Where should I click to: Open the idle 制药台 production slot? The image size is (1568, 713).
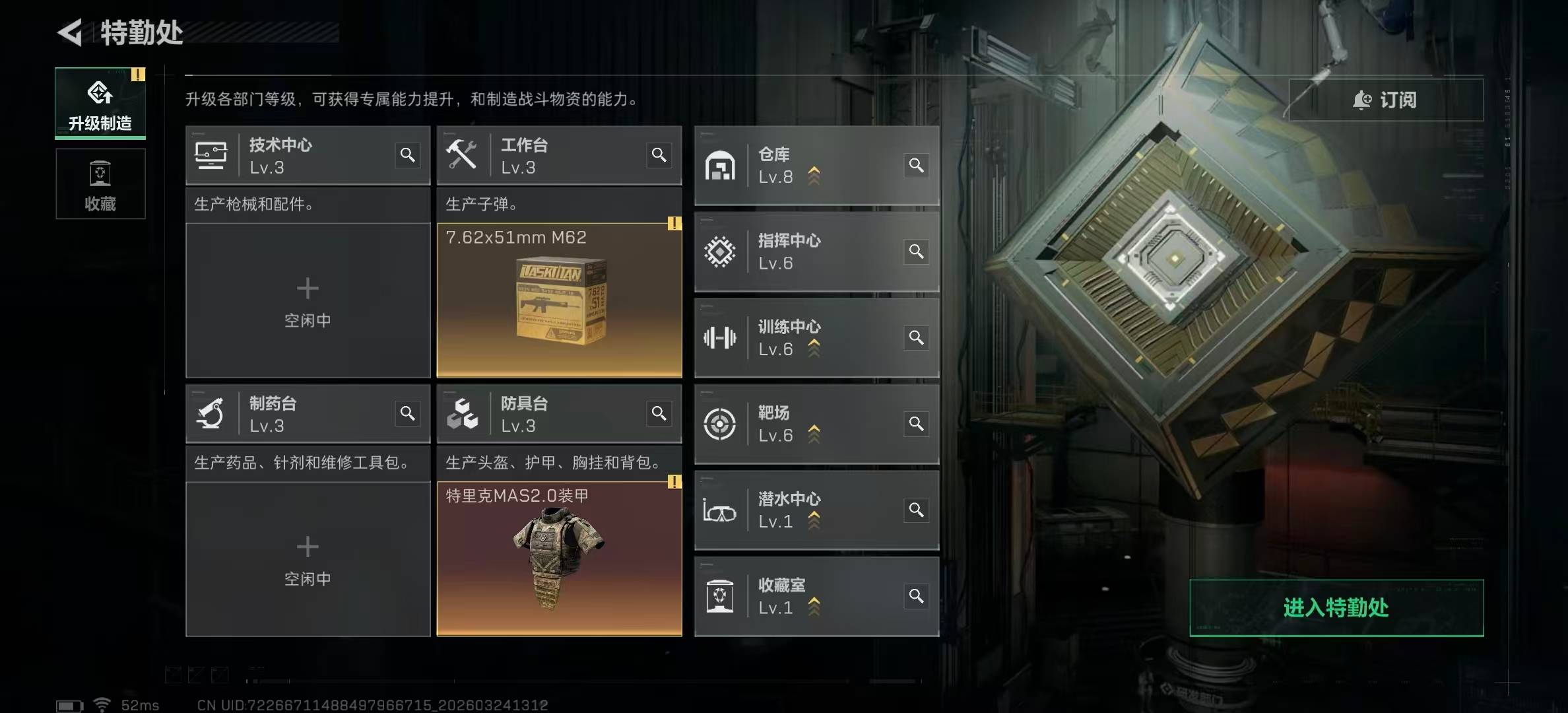(x=308, y=559)
